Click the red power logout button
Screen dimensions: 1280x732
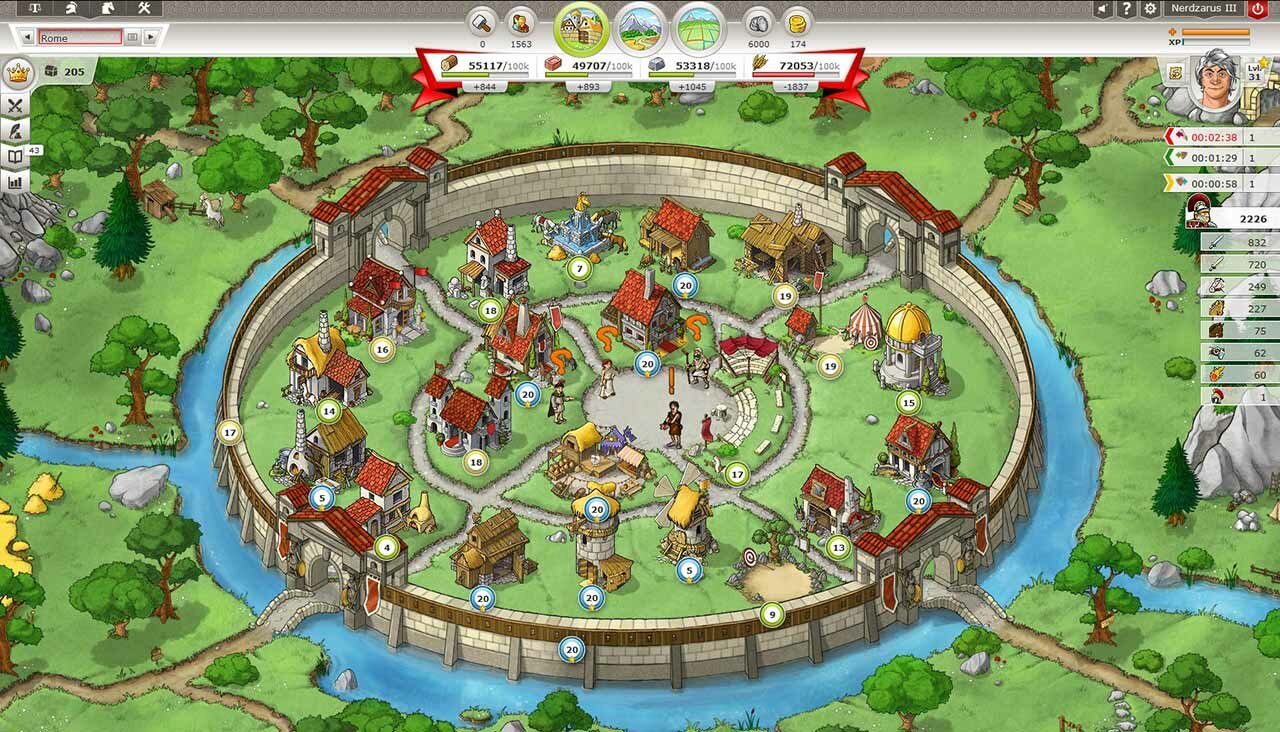1258,9
